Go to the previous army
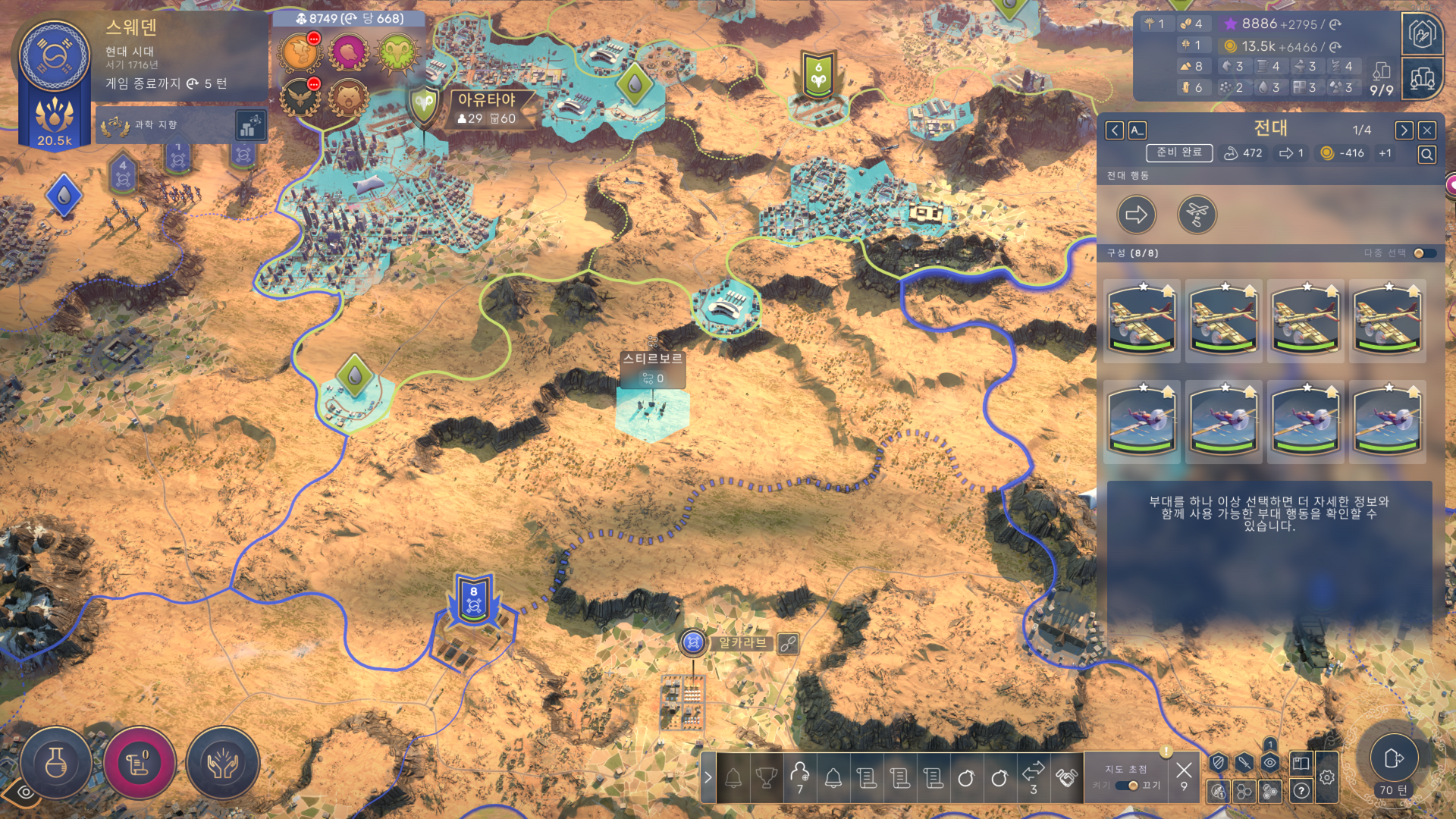 [1114, 130]
